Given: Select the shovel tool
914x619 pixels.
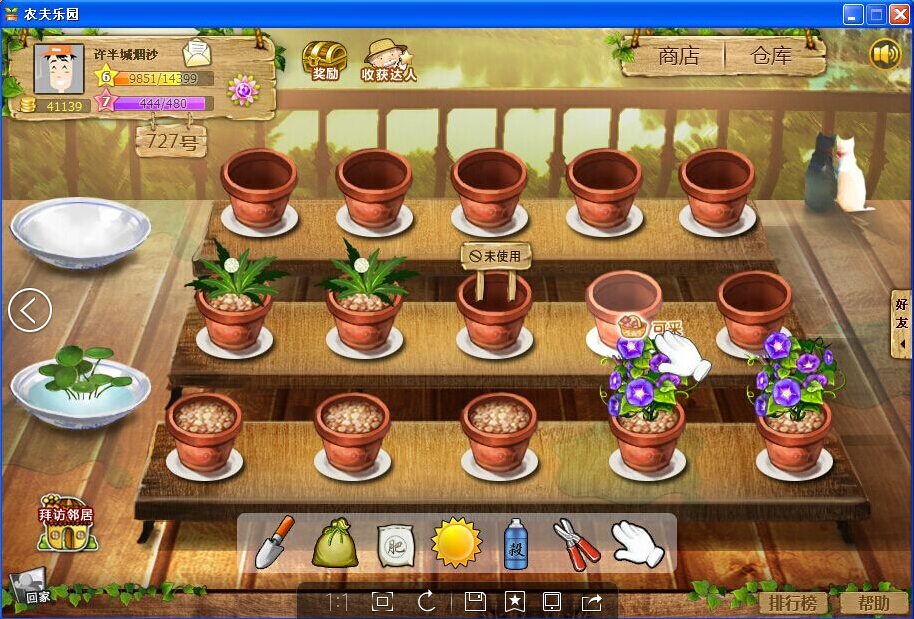Looking at the screenshot, I should tap(274, 543).
